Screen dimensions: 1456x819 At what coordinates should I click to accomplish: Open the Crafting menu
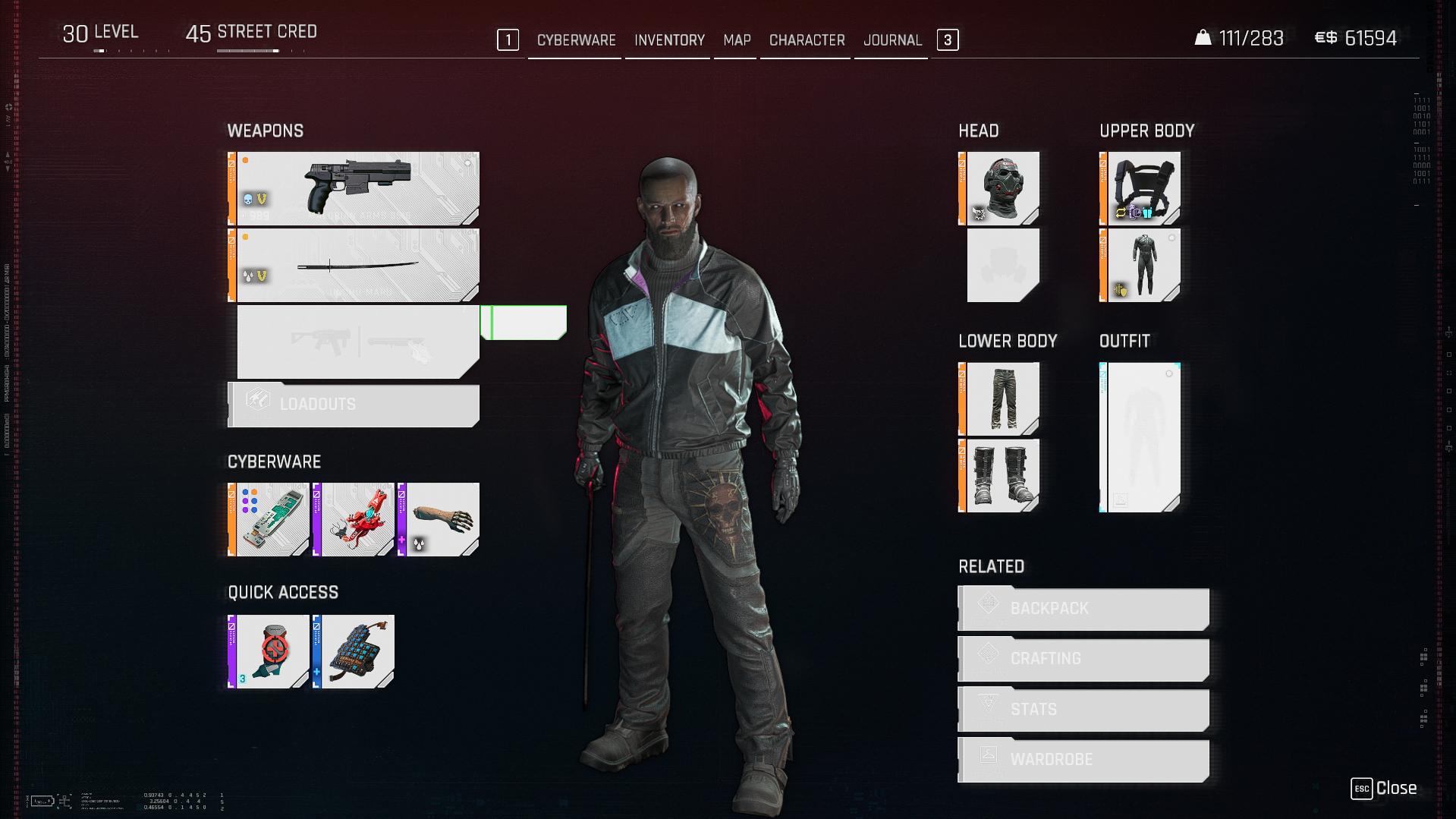(x=1083, y=659)
